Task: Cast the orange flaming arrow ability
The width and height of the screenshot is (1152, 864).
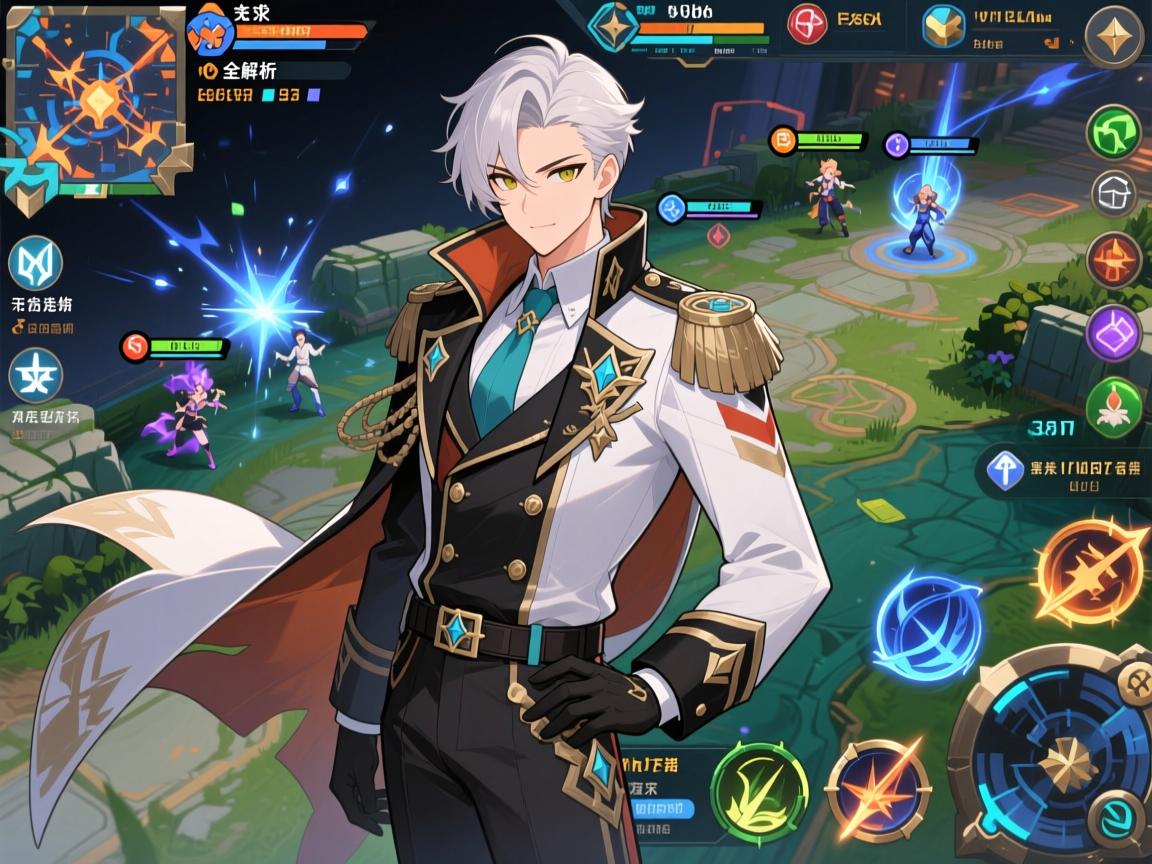Action: click(1091, 571)
